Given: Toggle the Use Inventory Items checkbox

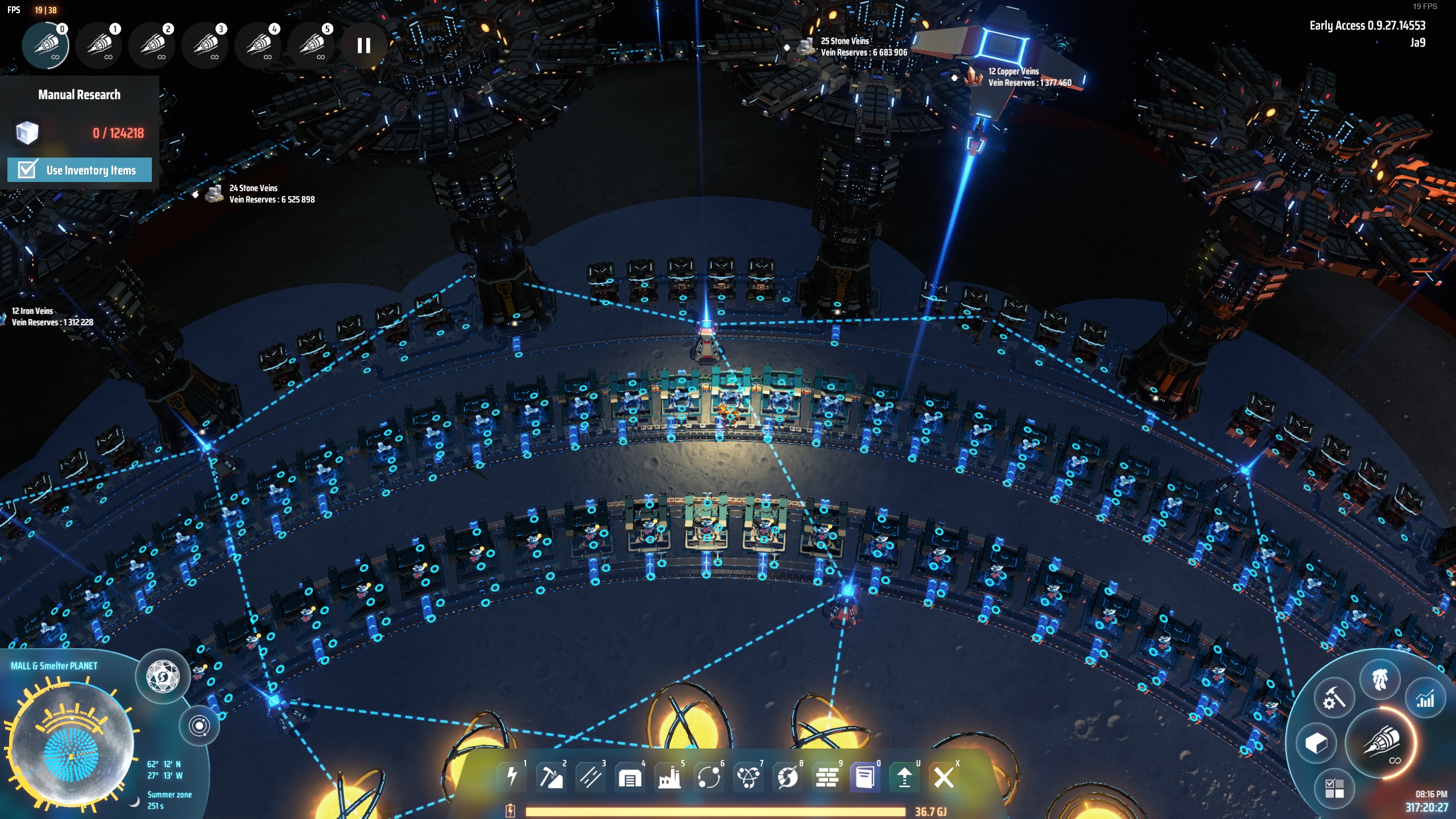Looking at the screenshot, I should (x=27, y=169).
